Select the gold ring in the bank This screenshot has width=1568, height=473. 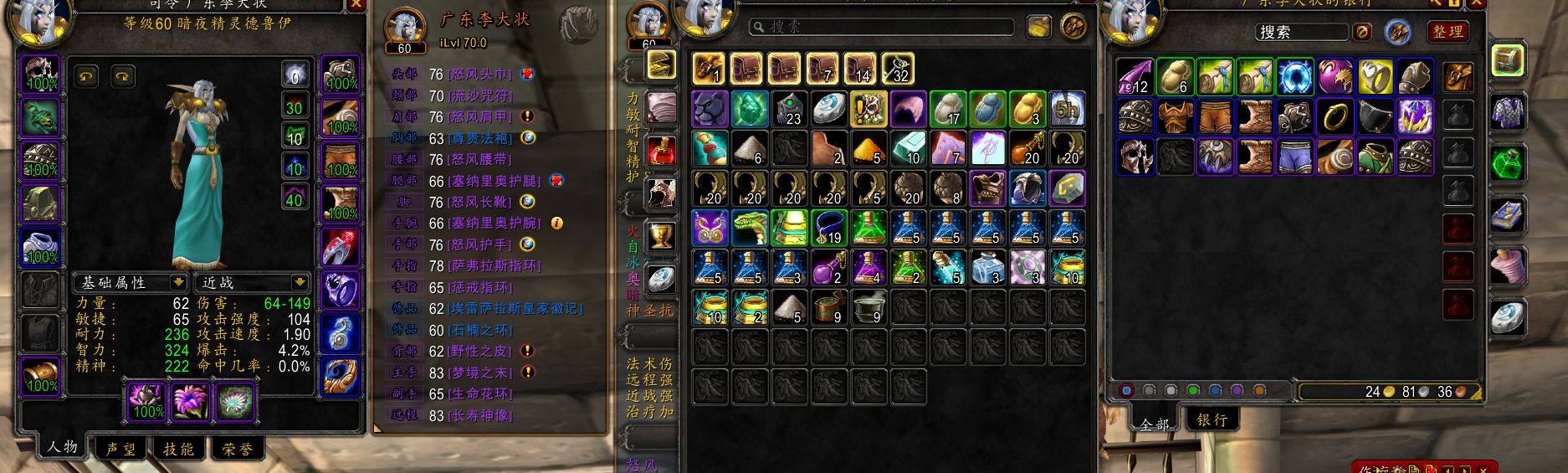click(1335, 118)
